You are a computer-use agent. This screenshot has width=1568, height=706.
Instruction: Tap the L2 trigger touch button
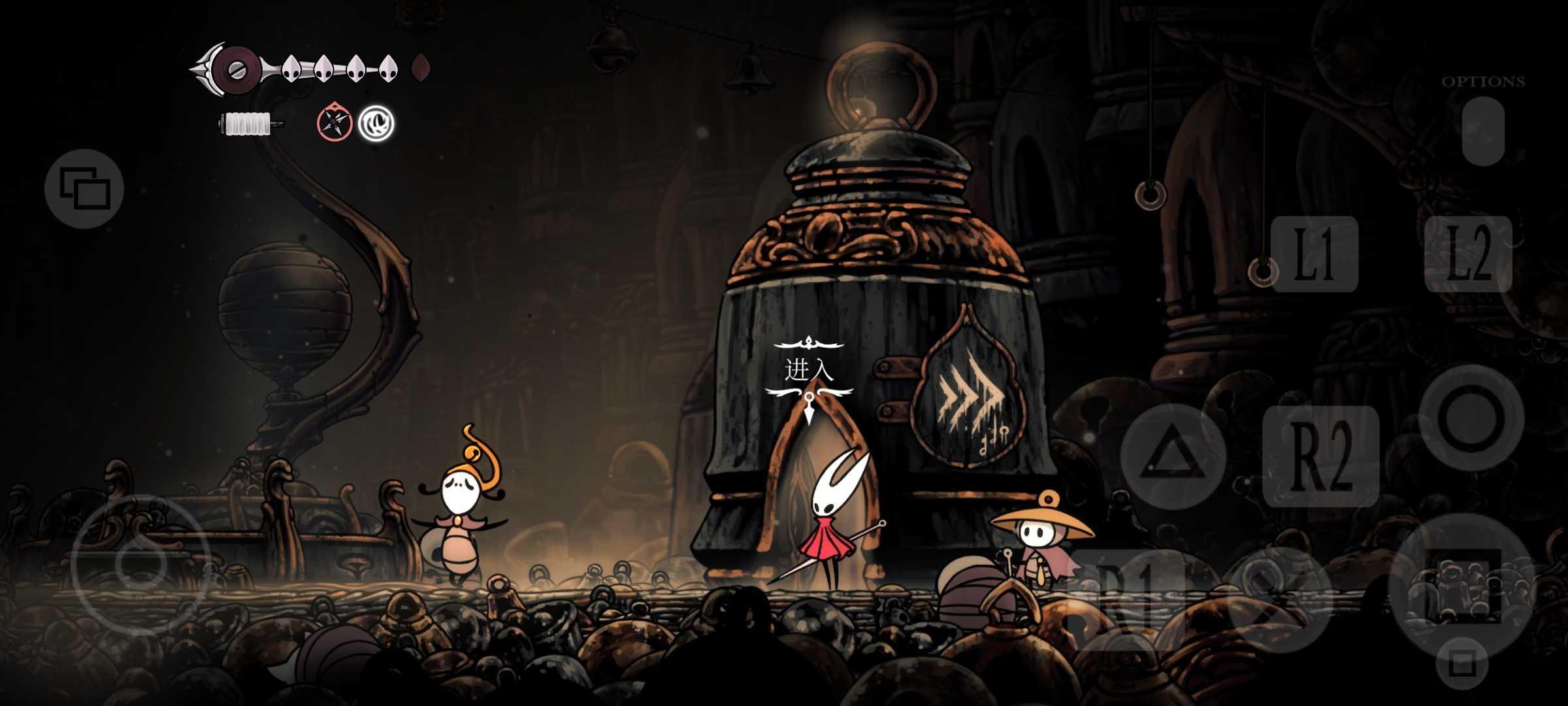click(1468, 254)
